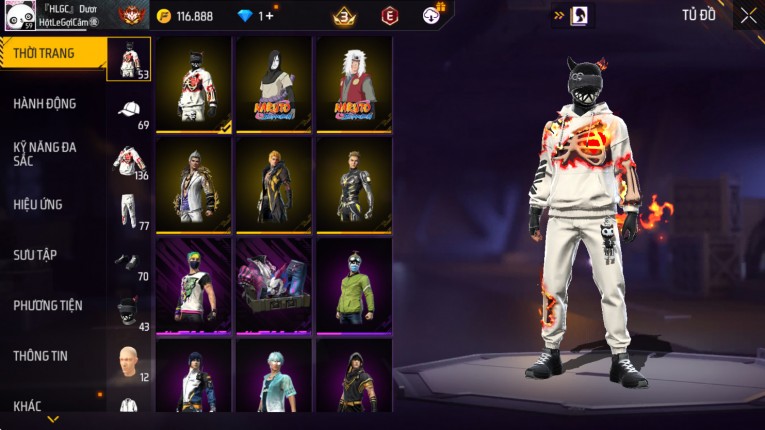Image resolution: width=765 pixels, height=430 pixels.
Task: Switch to the PHƯƠNG TIỆN tab
Action: coord(48,305)
